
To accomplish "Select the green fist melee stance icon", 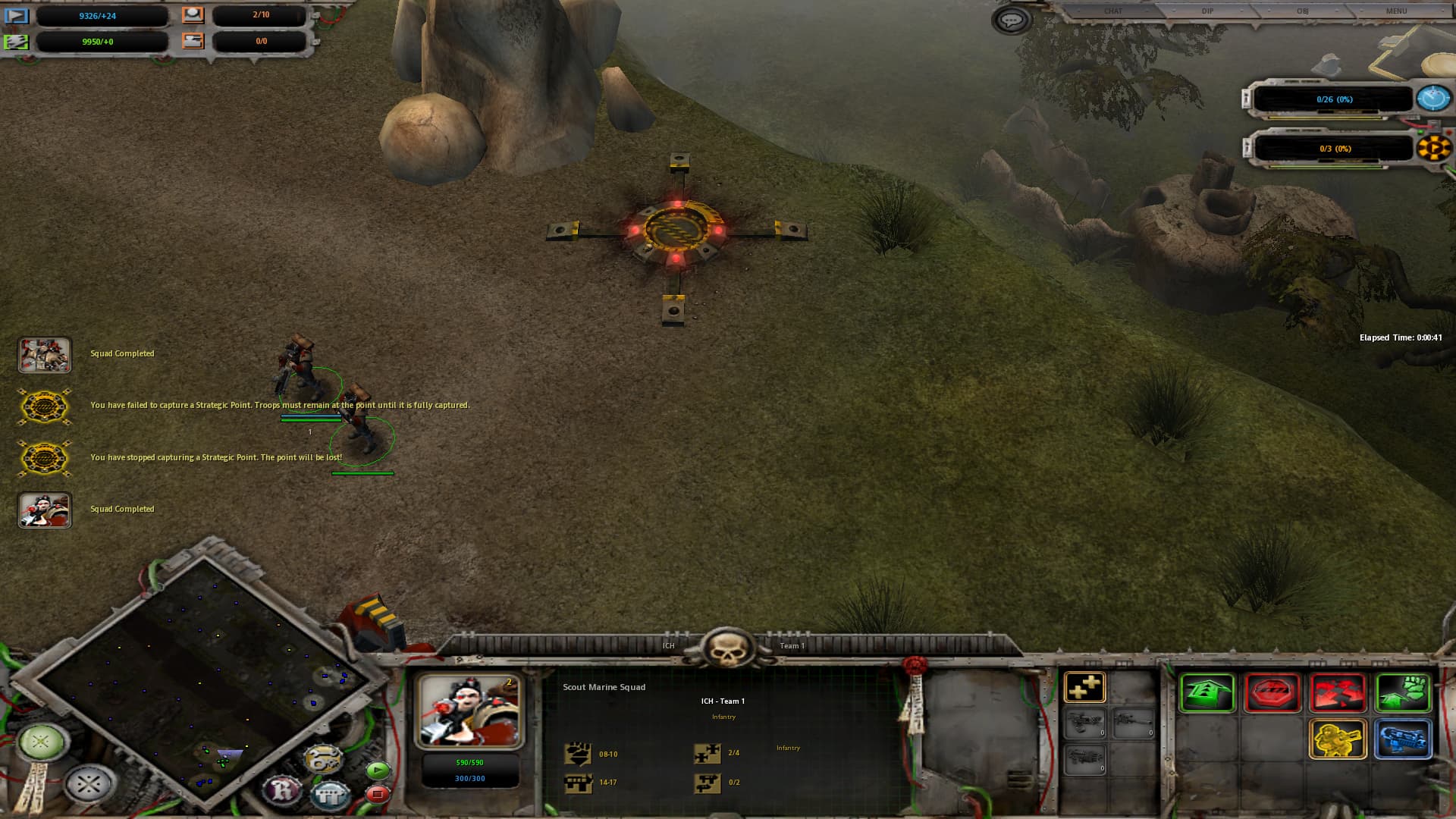I will click(1403, 692).
